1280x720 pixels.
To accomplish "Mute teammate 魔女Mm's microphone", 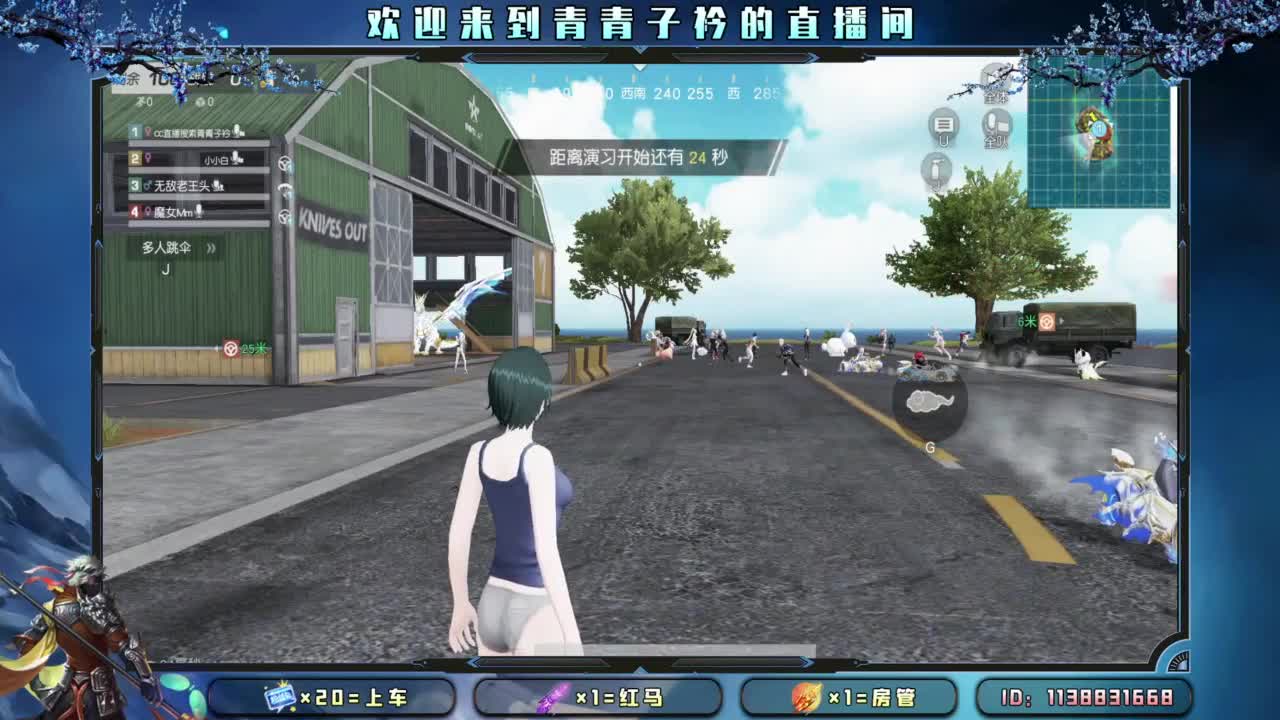I will click(199, 211).
